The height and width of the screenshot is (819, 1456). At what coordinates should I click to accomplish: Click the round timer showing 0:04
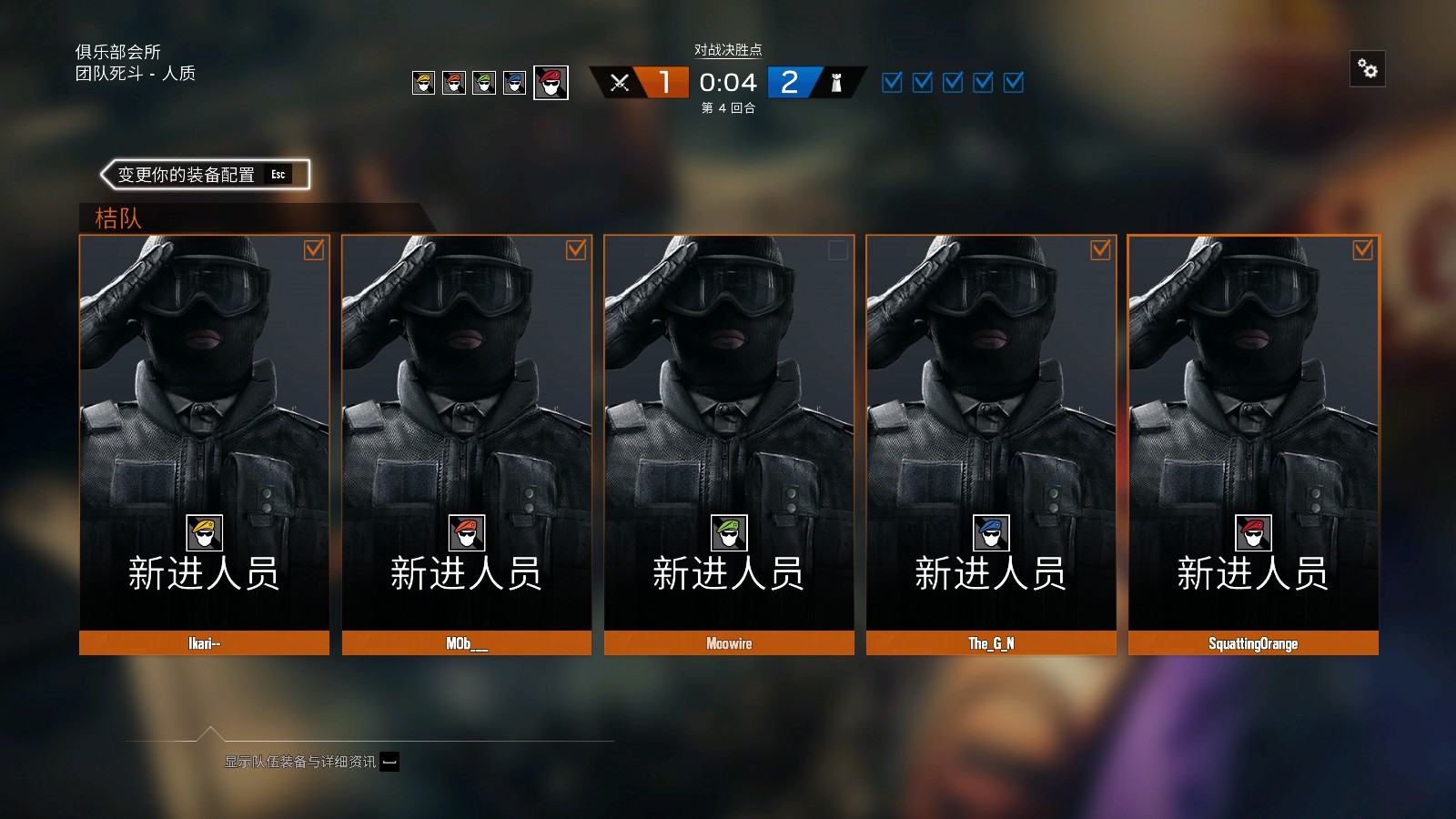click(x=728, y=83)
